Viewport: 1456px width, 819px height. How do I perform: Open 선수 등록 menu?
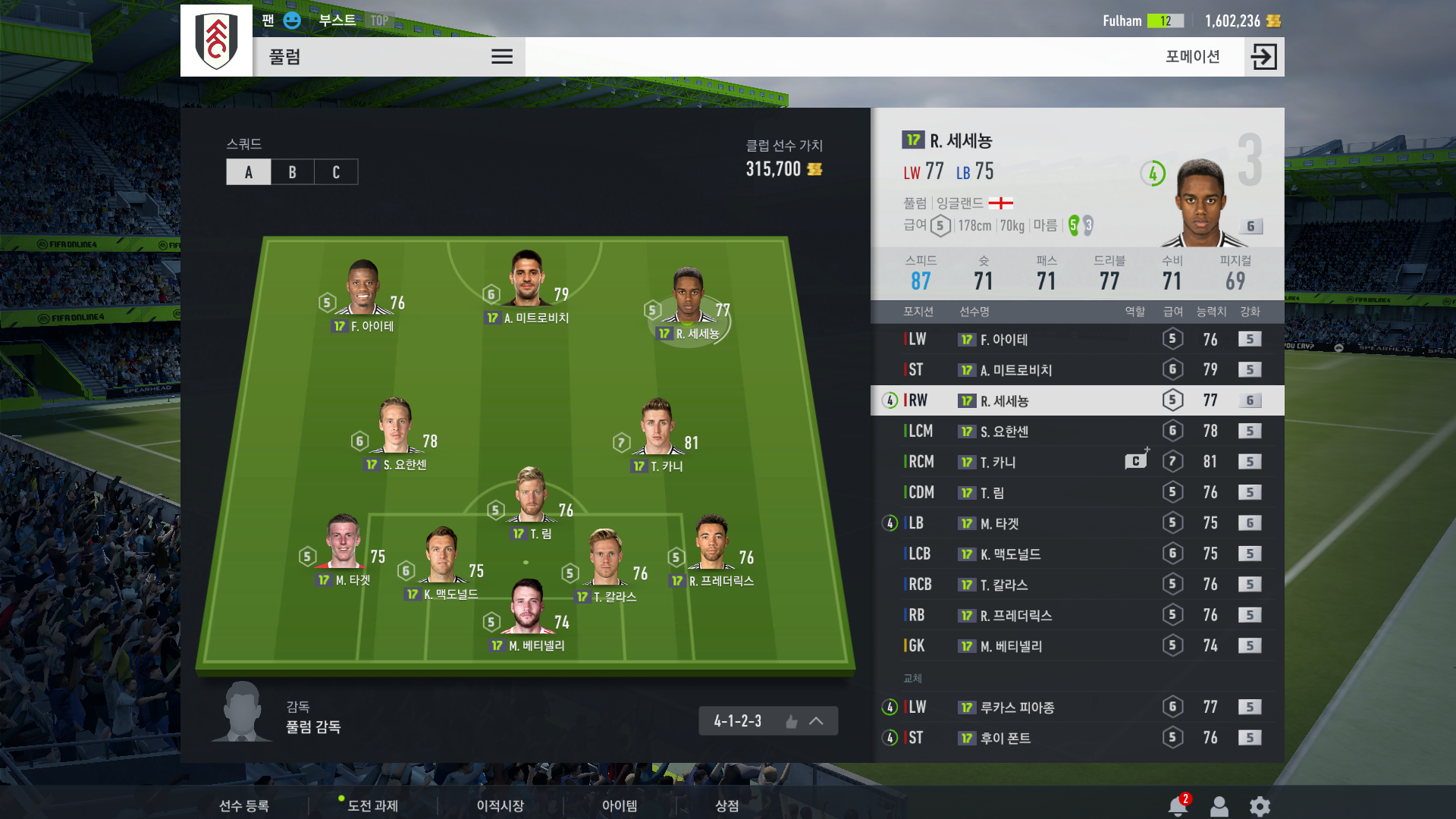click(x=243, y=805)
